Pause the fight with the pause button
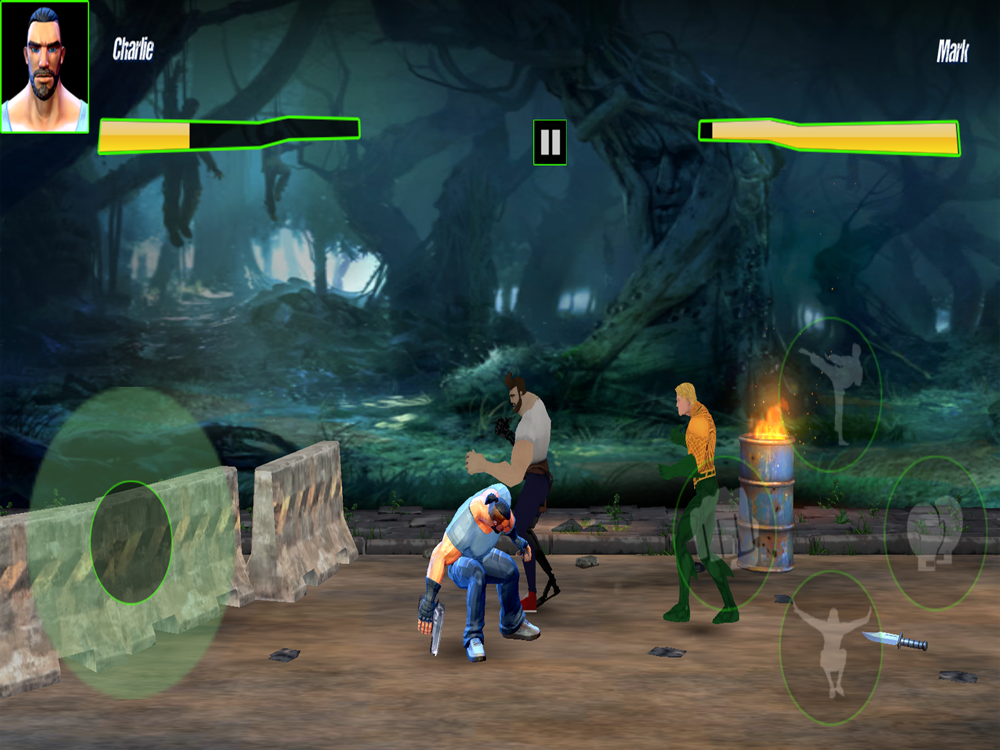Image resolution: width=1000 pixels, height=750 pixels. [x=550, y=142]
